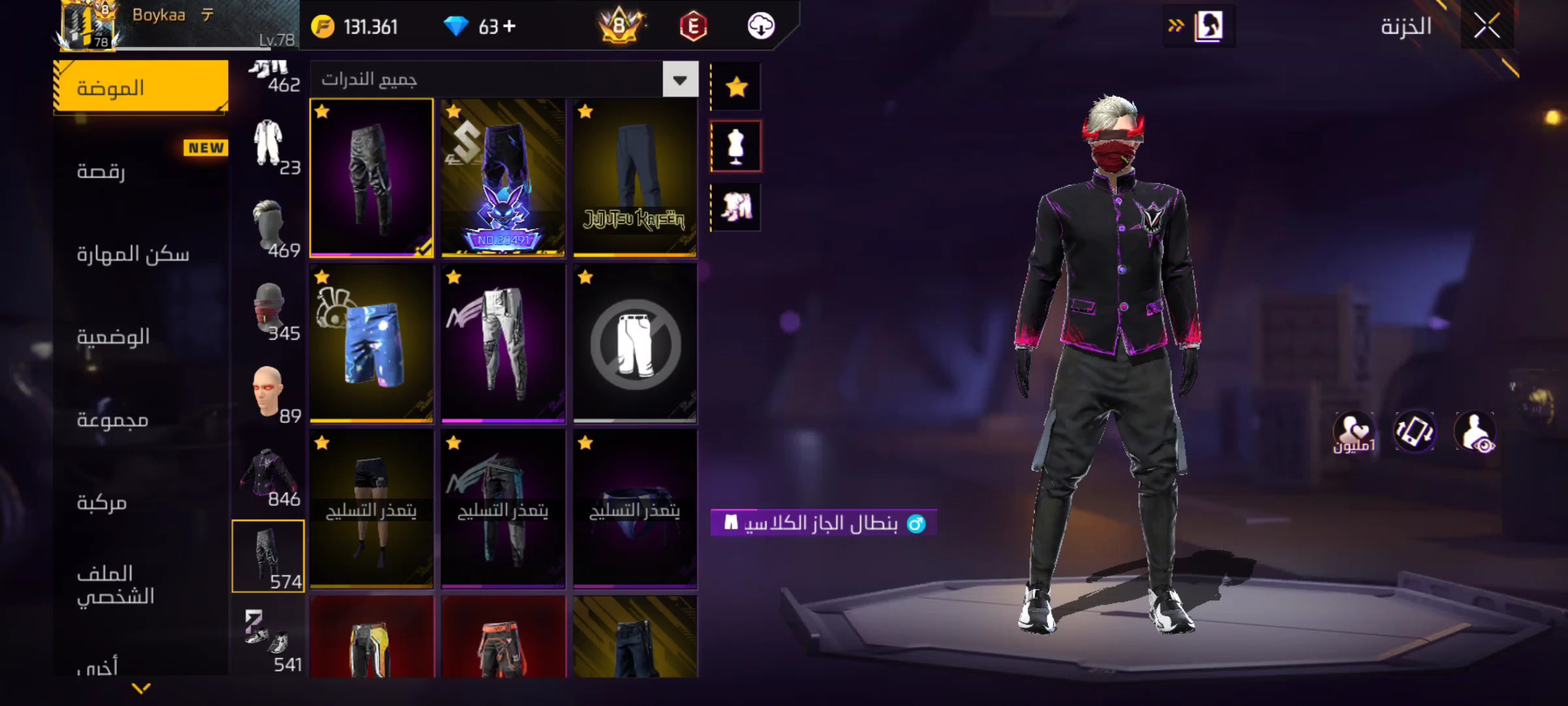Image resolution: width=1568 pixels, height=706 pixels.
Task: Select the mannequin outfit view button
Action: [736, 146]
